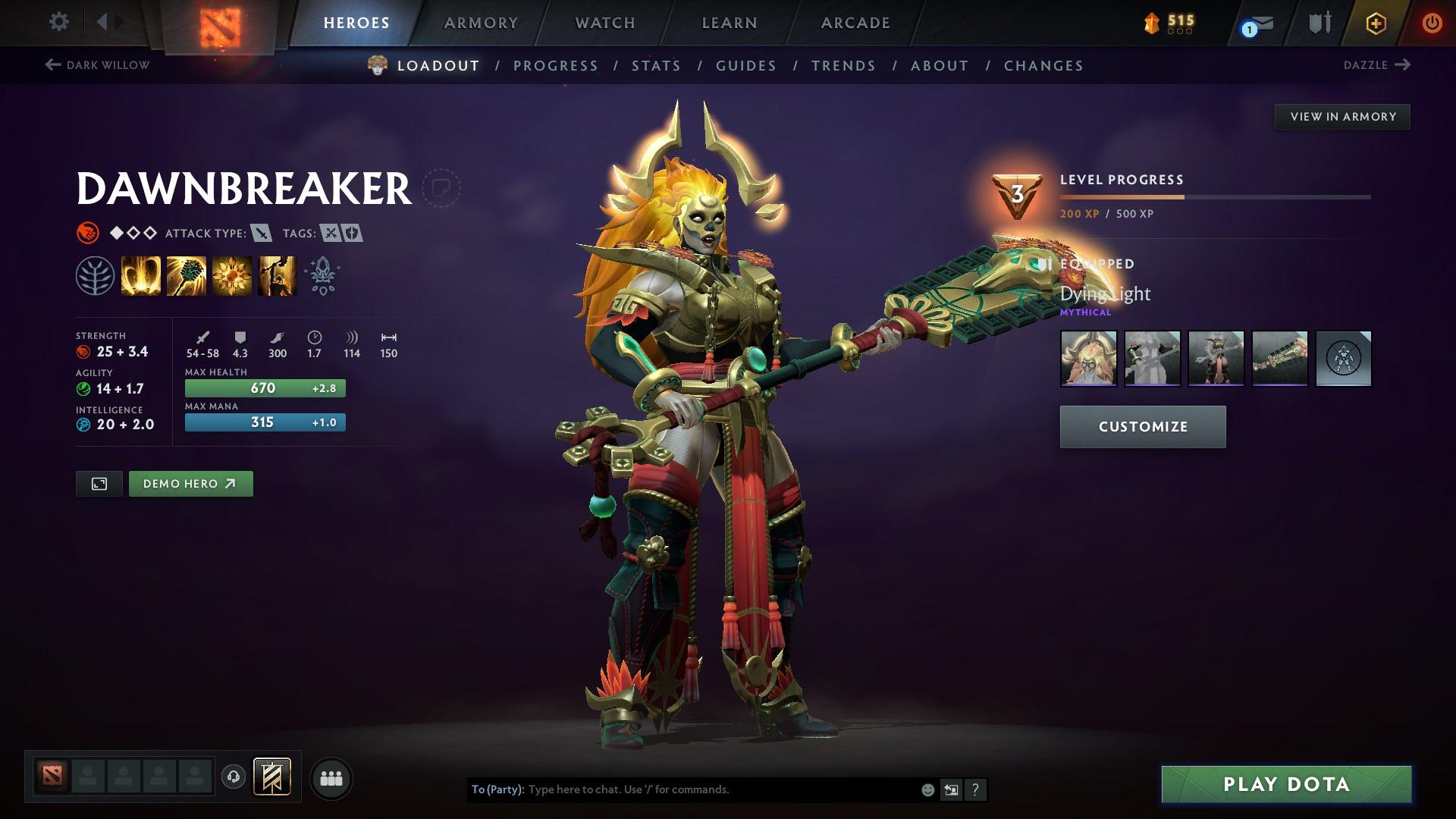This screenshot has width=1456, height=819.
Task: Toggle the picture-in-picture preview button
Action: pyautogui.click(x=99, y=483)
